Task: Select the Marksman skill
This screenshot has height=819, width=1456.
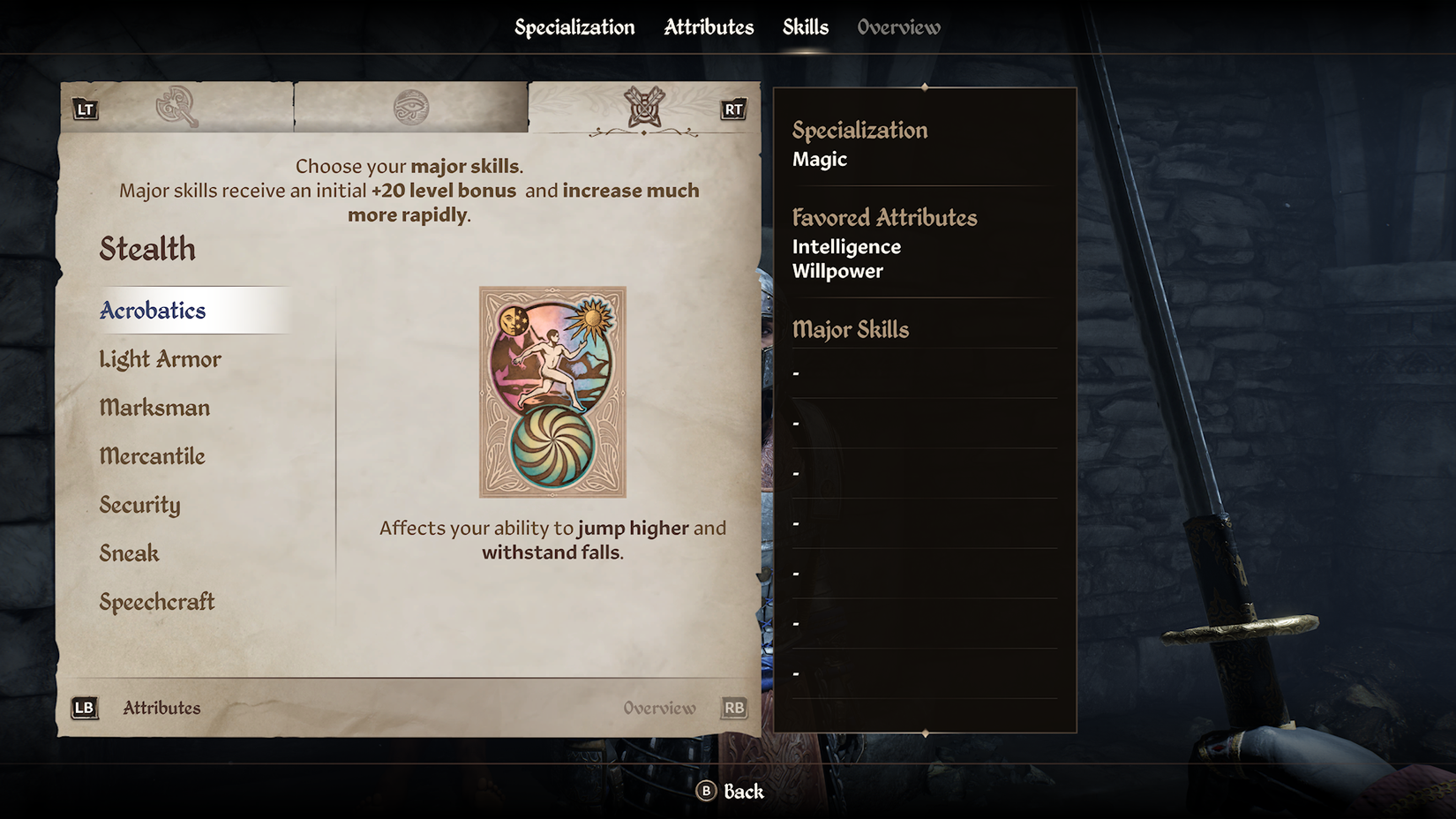Action: point(154,408)
